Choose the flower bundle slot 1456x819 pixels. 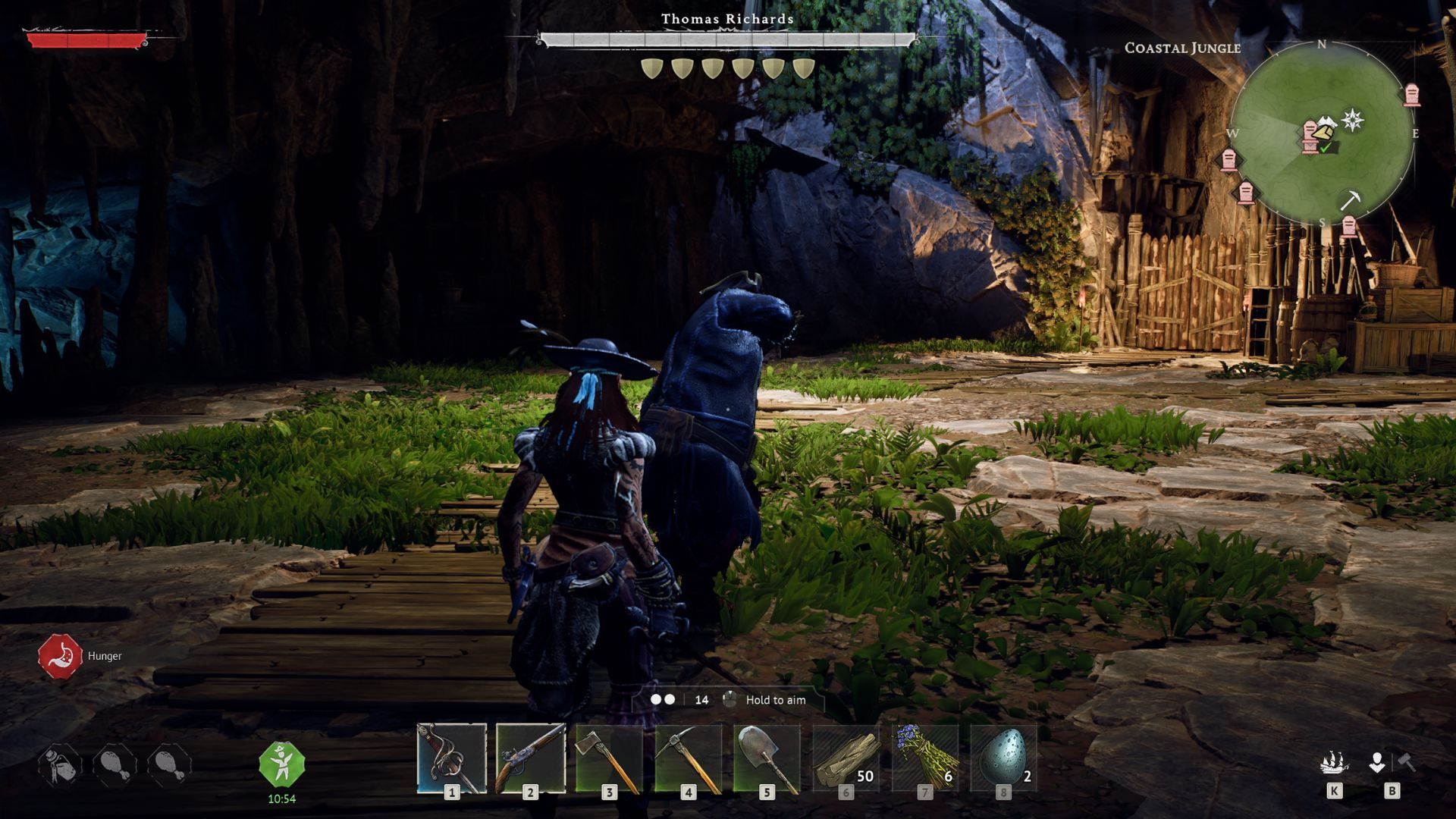(925, 758)
